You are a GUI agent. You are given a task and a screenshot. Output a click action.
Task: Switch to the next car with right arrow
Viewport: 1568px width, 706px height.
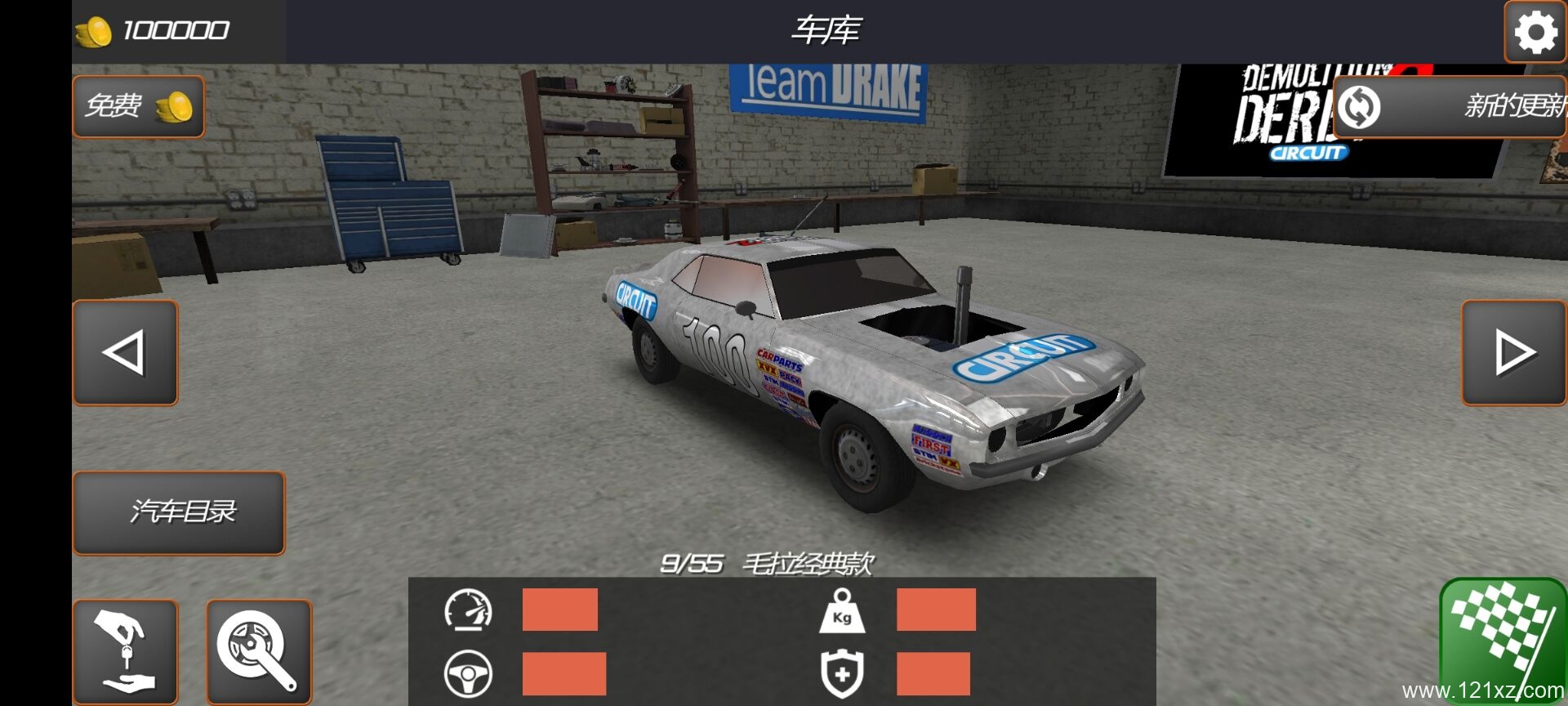(1513, 353)
